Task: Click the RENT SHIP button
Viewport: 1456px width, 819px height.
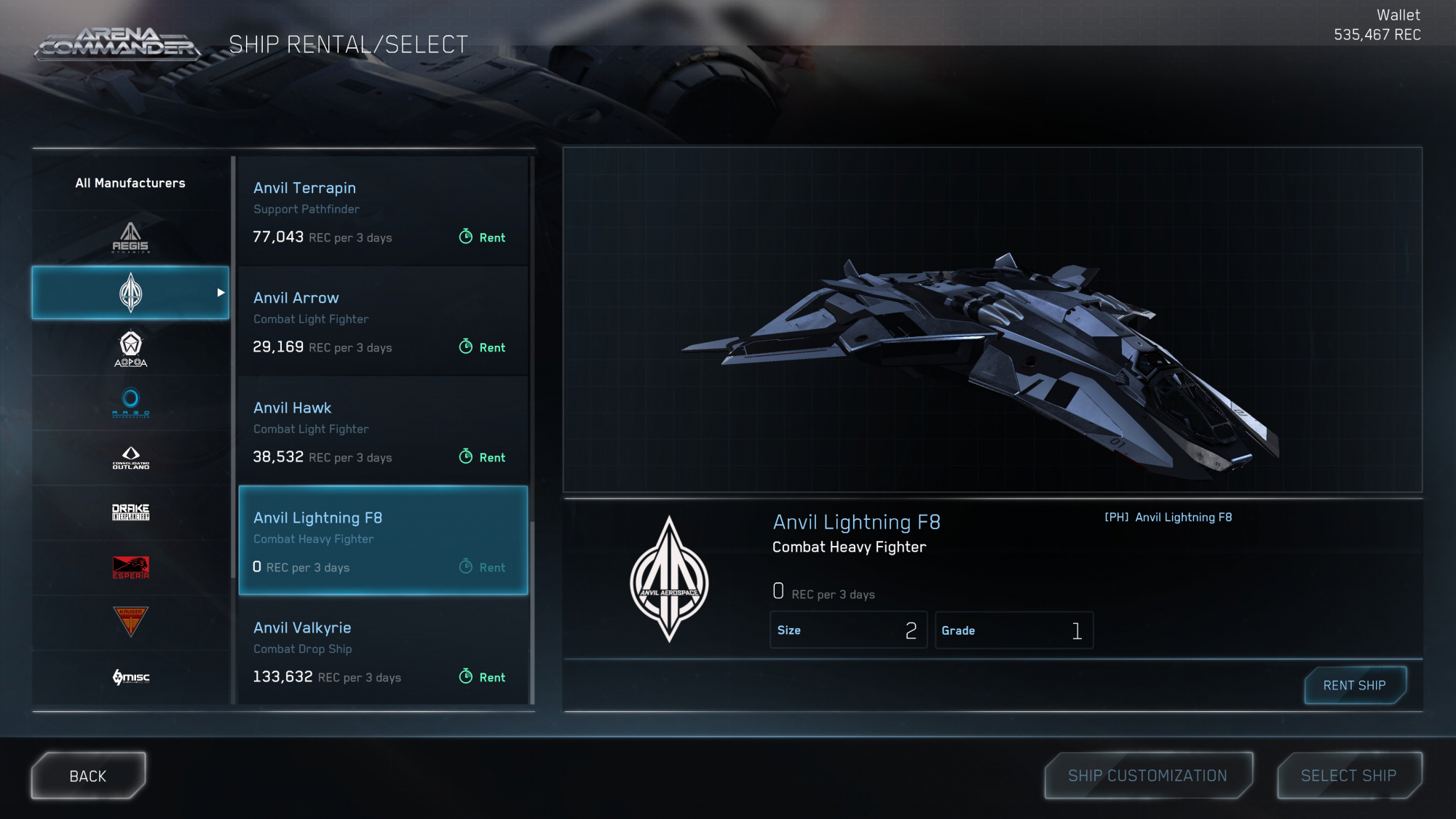Action: [x=1354, y=686]
